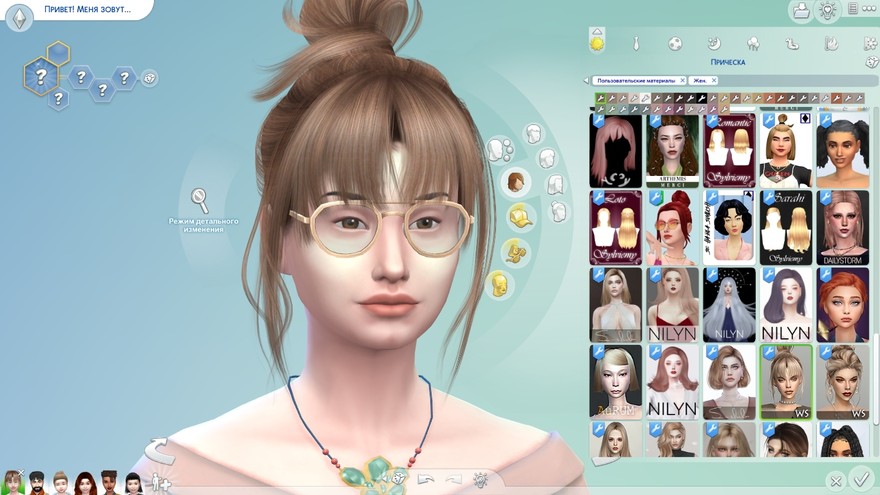This screenshot has height=495, width=880.
Task: Remove the 'Пользовательские материалы' filter tag
Action: 682,80
